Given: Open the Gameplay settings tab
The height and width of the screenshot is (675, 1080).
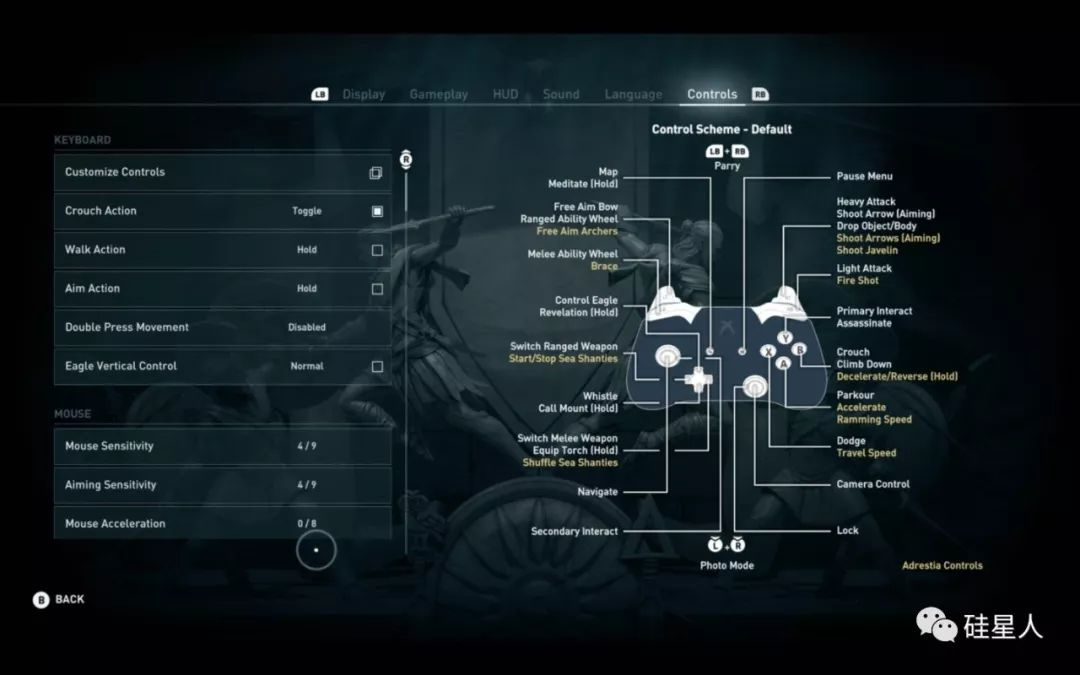Looking at the screenshot, I should tap(438, 94).
